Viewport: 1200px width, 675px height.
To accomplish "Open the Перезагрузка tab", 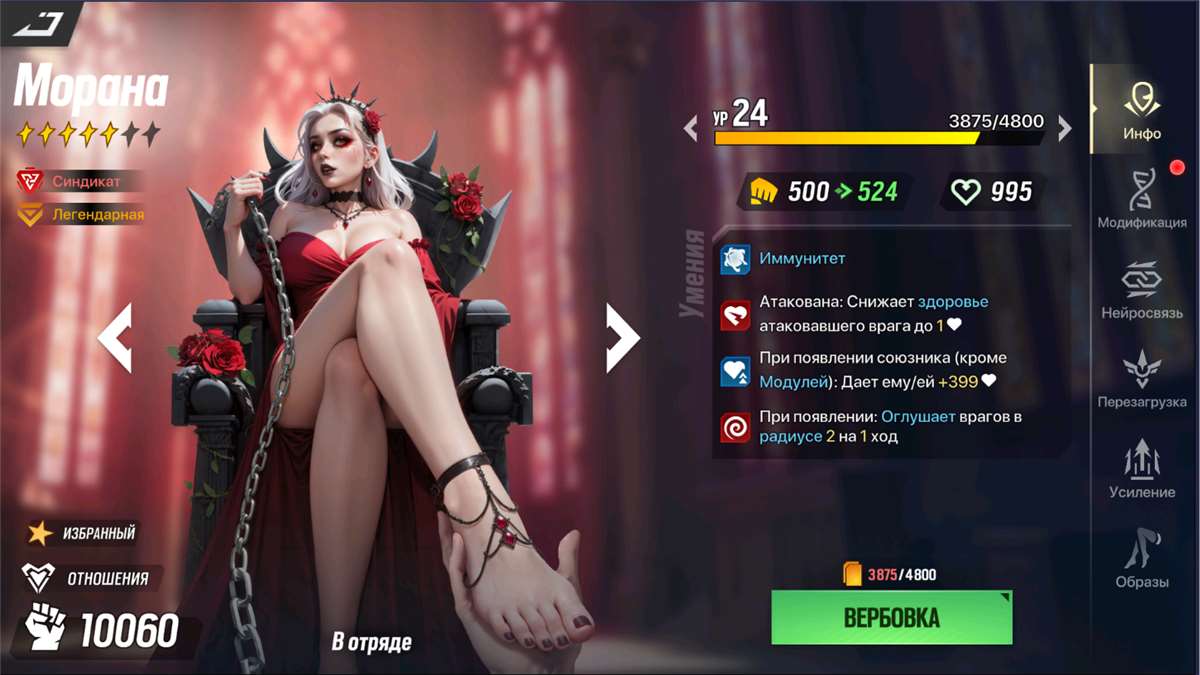I will click(1141, 379).
